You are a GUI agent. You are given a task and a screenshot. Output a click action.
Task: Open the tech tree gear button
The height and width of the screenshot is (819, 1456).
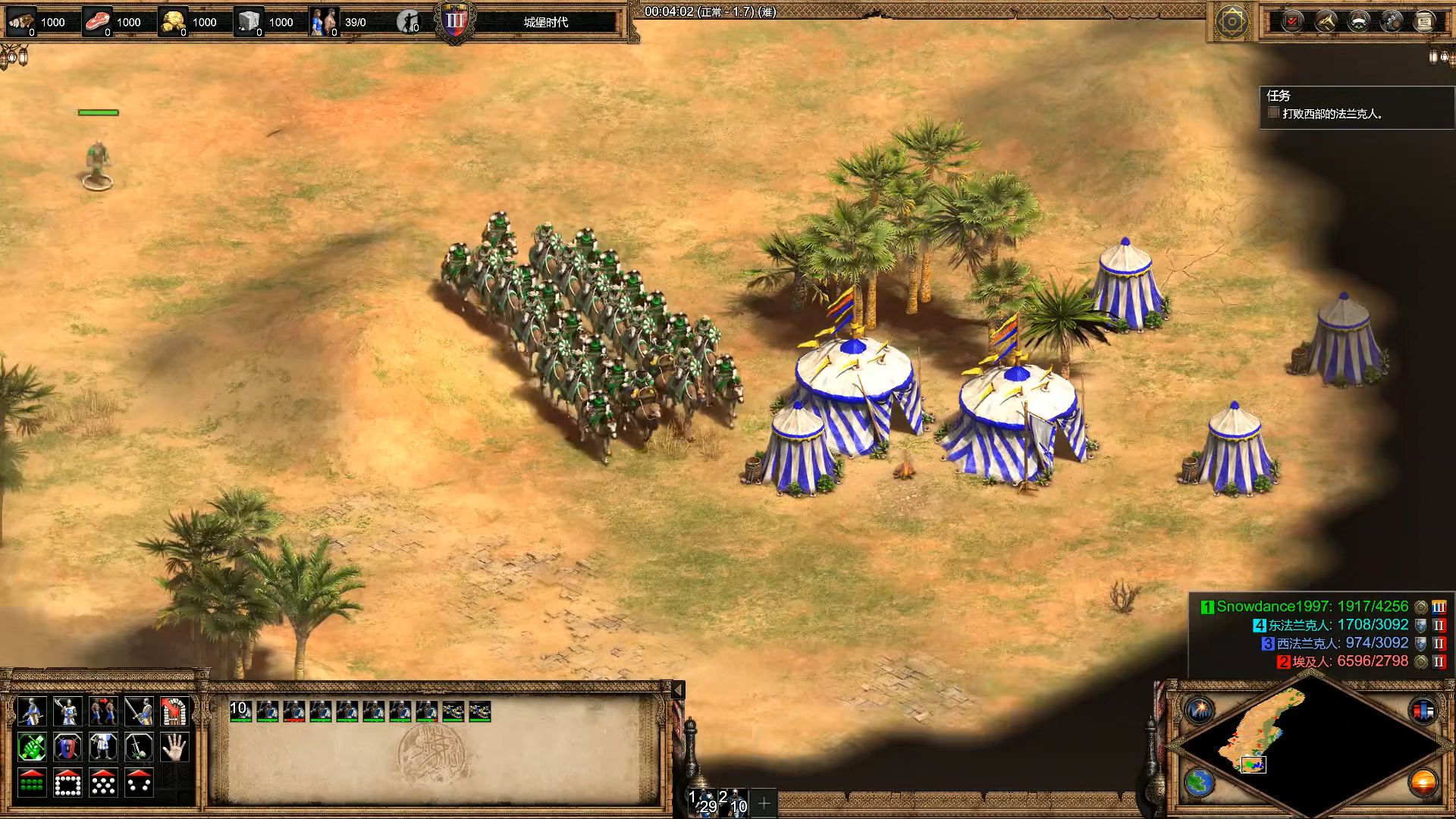point(1392,21)
